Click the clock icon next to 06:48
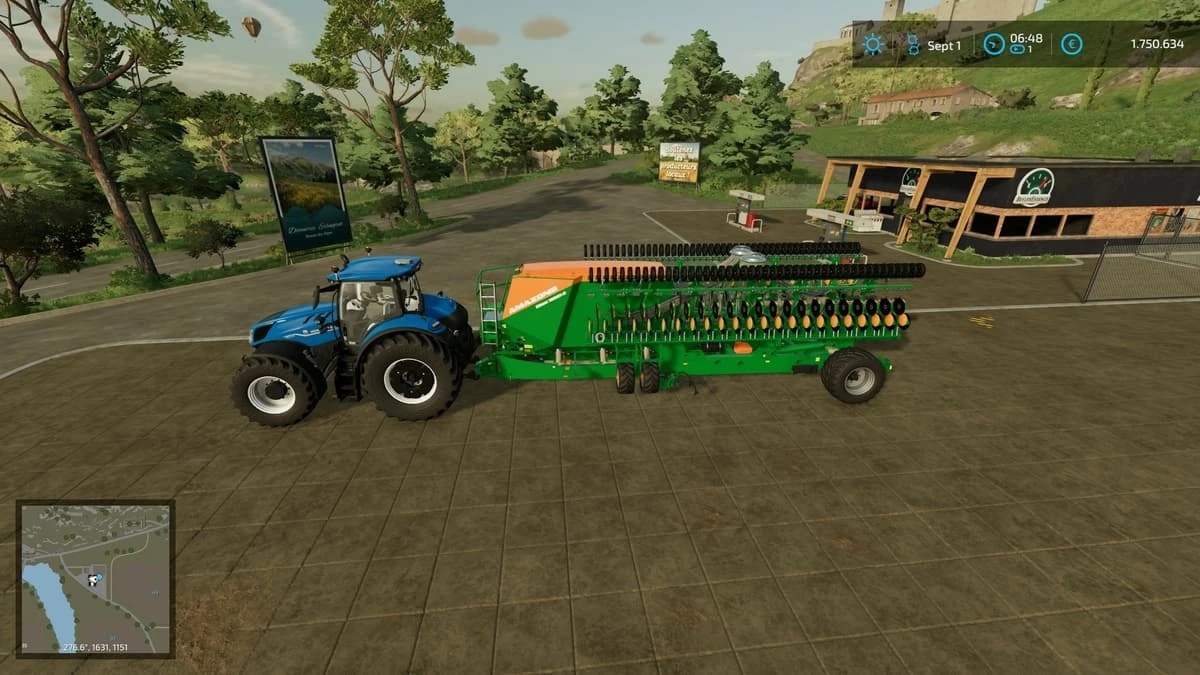Viewport: 1200px width, 675px height. [x=992, y=43]
